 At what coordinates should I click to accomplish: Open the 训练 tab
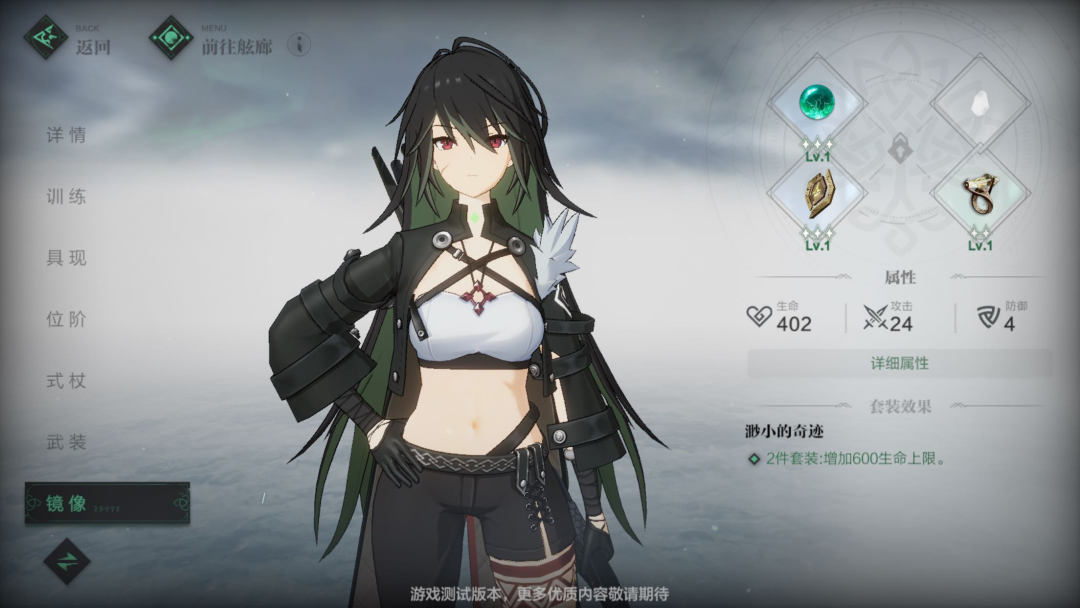[x=67, y=196]
